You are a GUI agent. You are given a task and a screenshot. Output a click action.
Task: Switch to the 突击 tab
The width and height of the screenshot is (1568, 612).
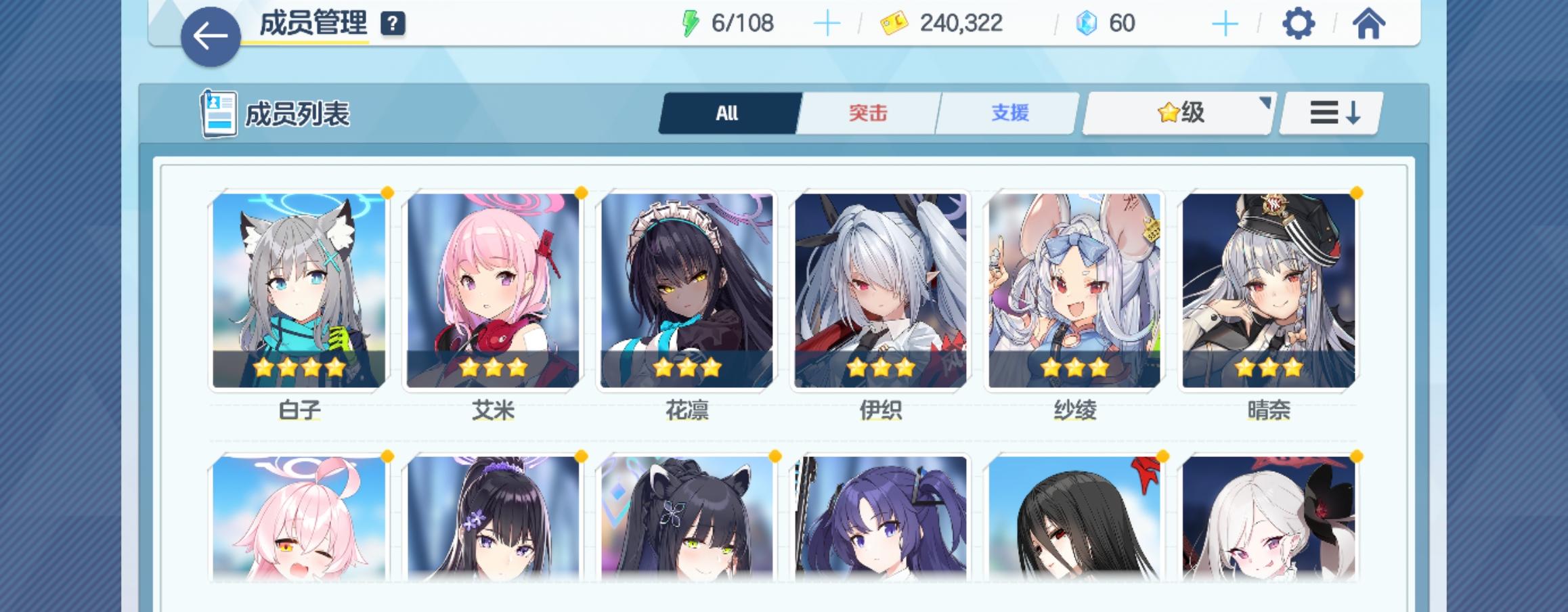(869, 113)
